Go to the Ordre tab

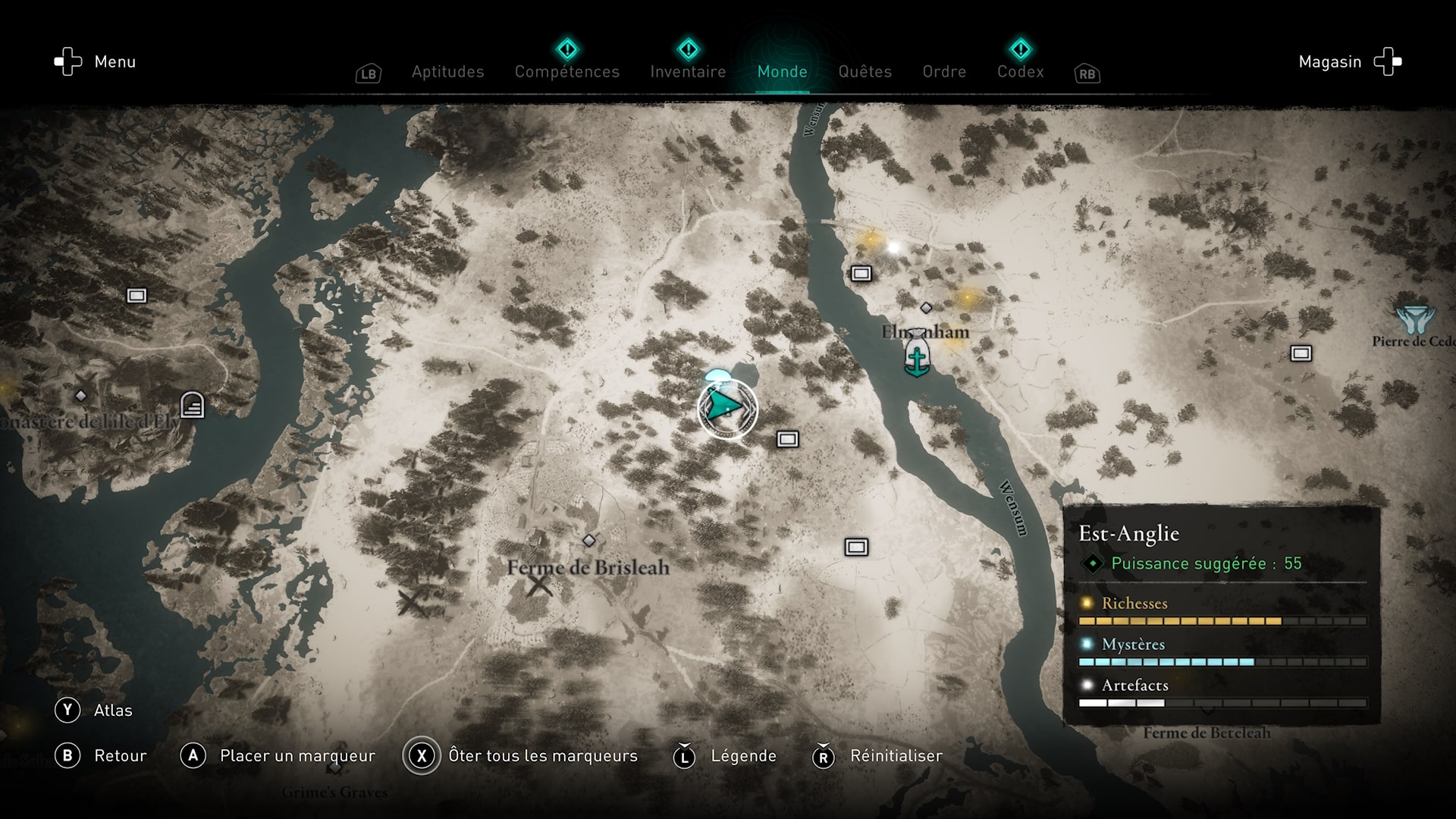coord(944,72)
